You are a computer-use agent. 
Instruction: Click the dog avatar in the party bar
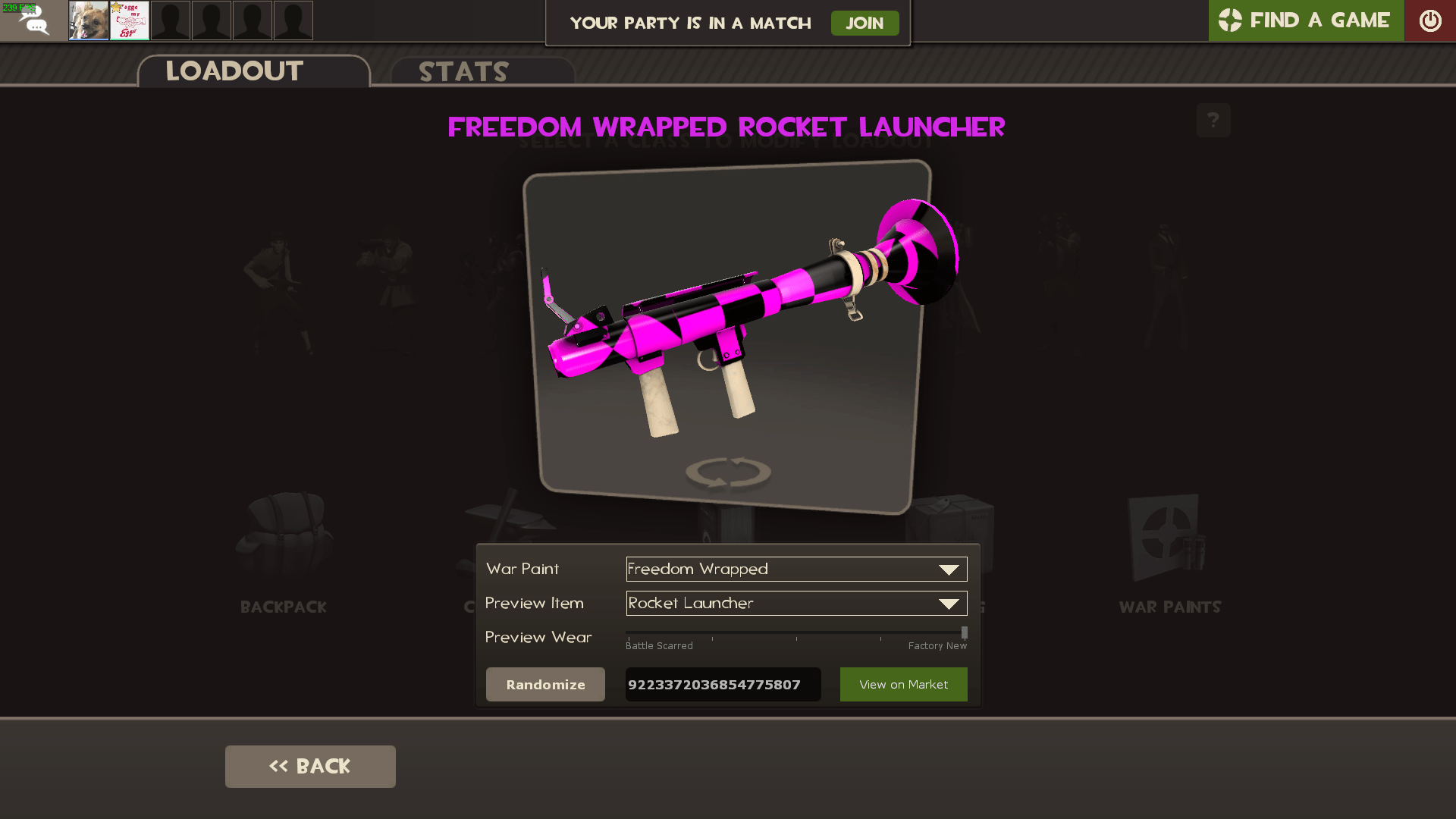88,20
